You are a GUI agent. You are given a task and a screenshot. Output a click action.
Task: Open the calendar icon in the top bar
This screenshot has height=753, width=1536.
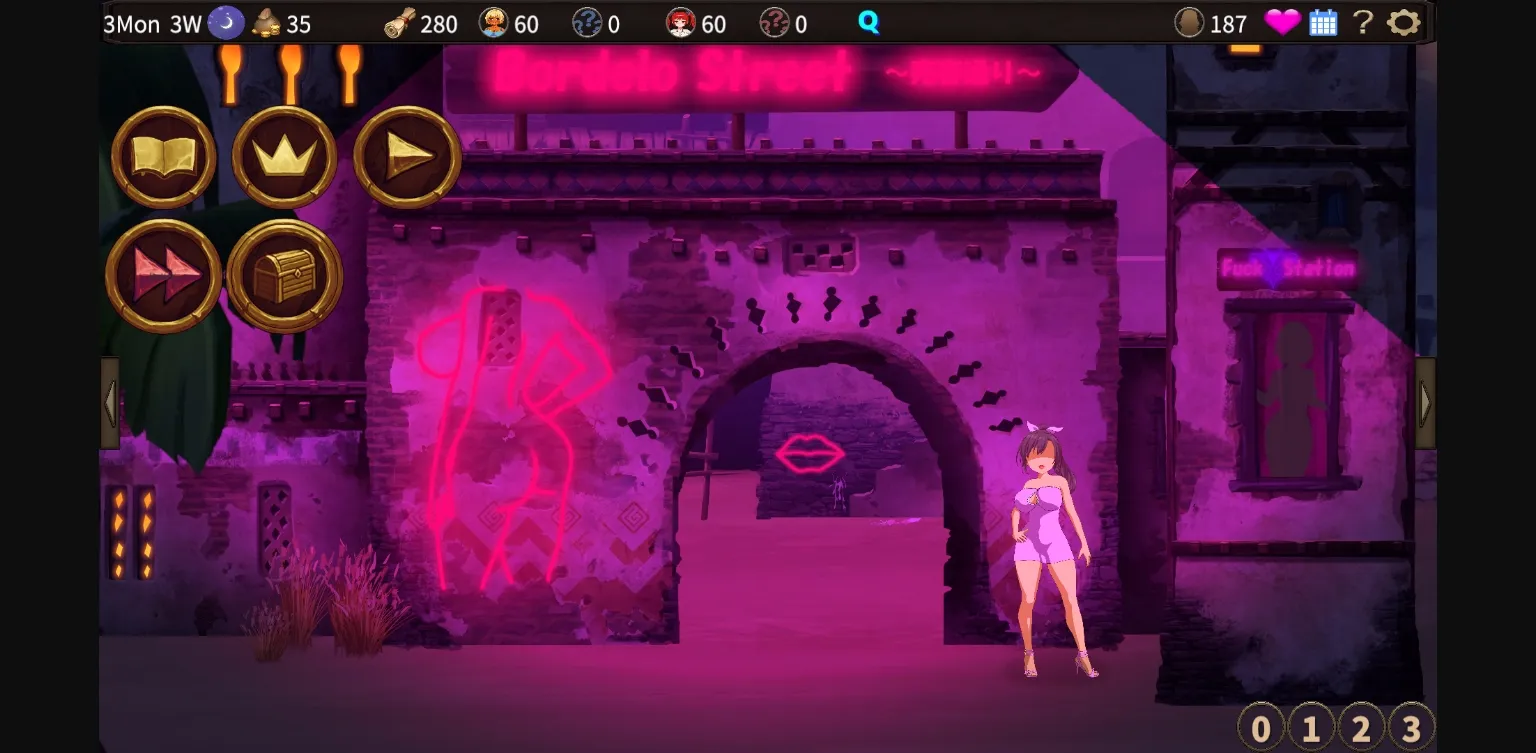point(1322,21)
